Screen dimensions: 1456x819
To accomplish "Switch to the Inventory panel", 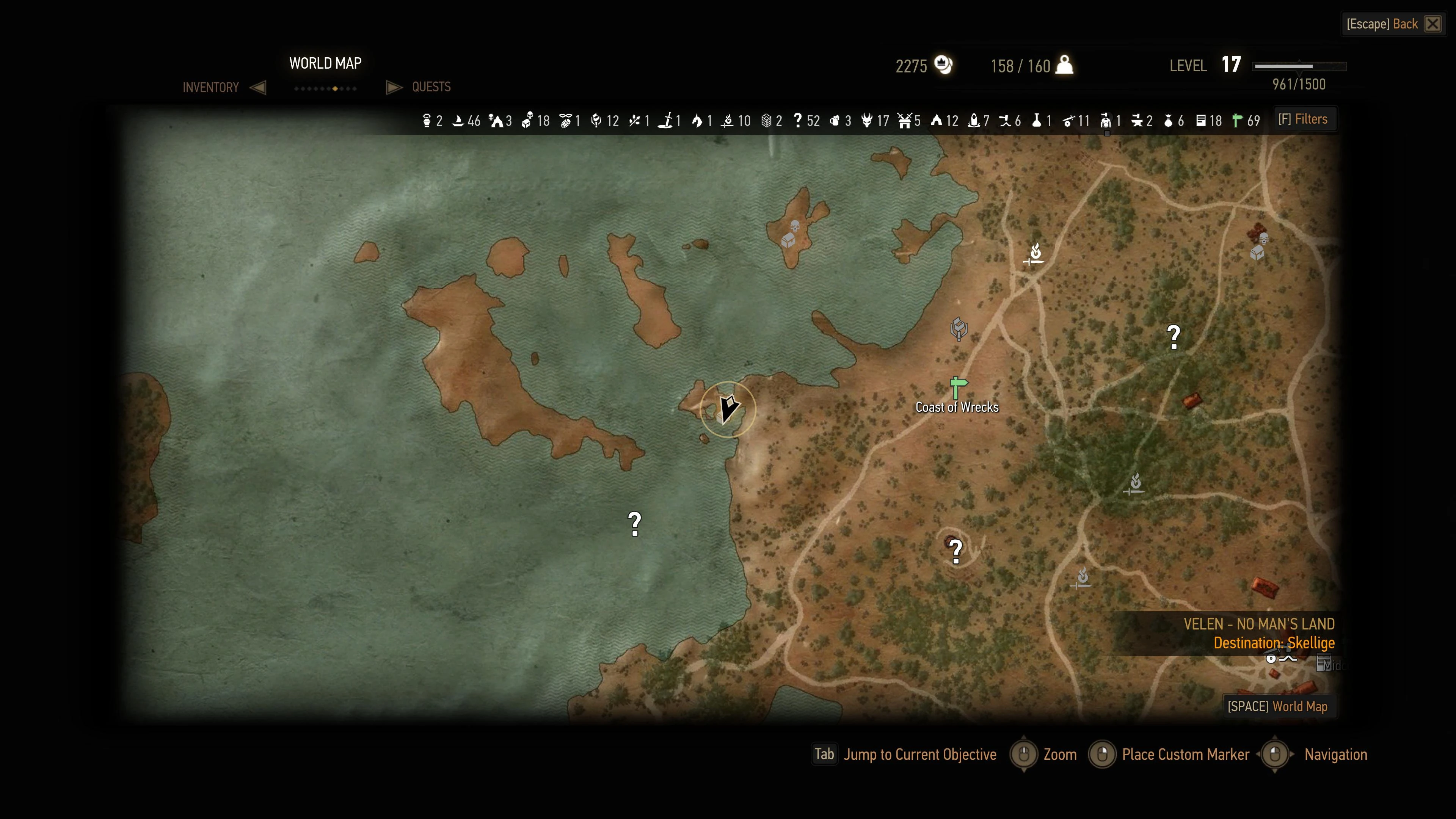I will tap(211, 88).
